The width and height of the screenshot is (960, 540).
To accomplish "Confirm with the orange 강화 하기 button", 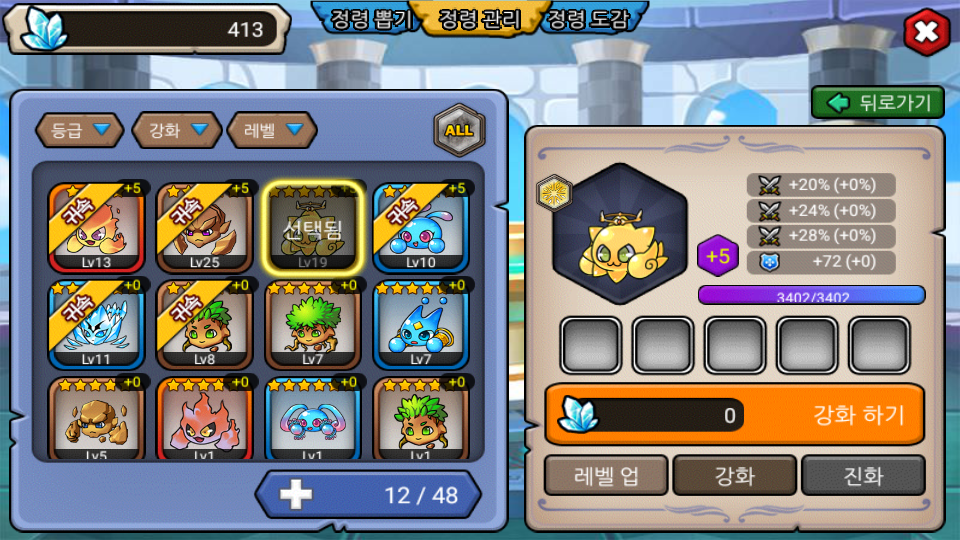I will [734, 414].
